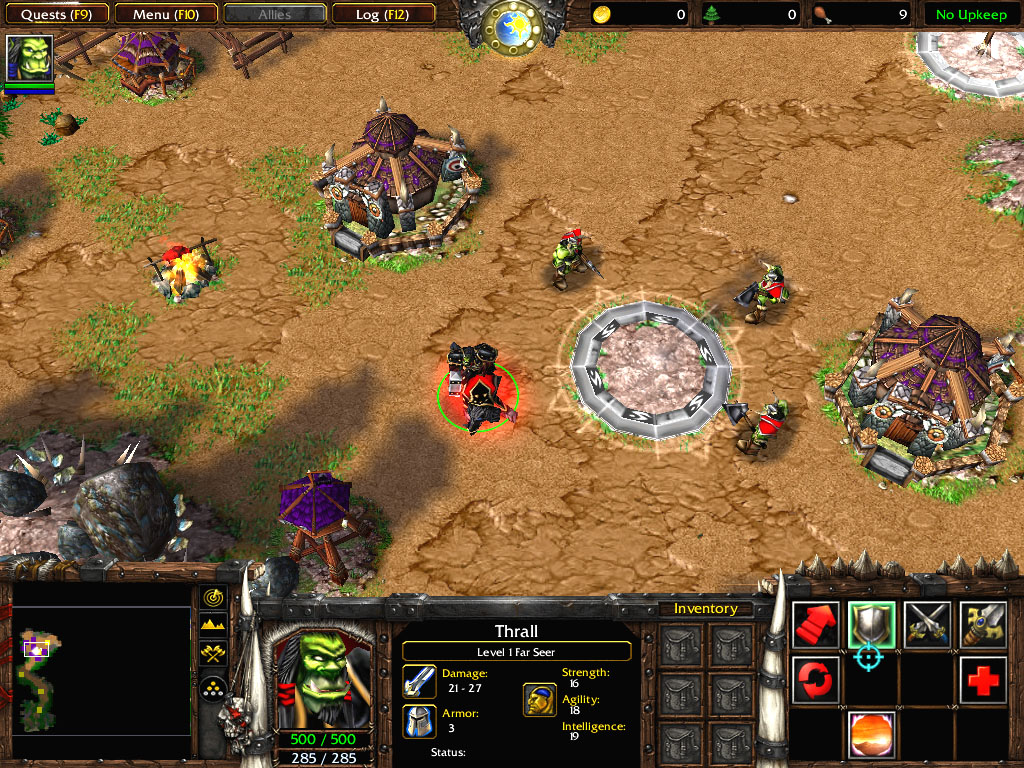
Task: Open the message Log (F12)
Action: [382, 14]
